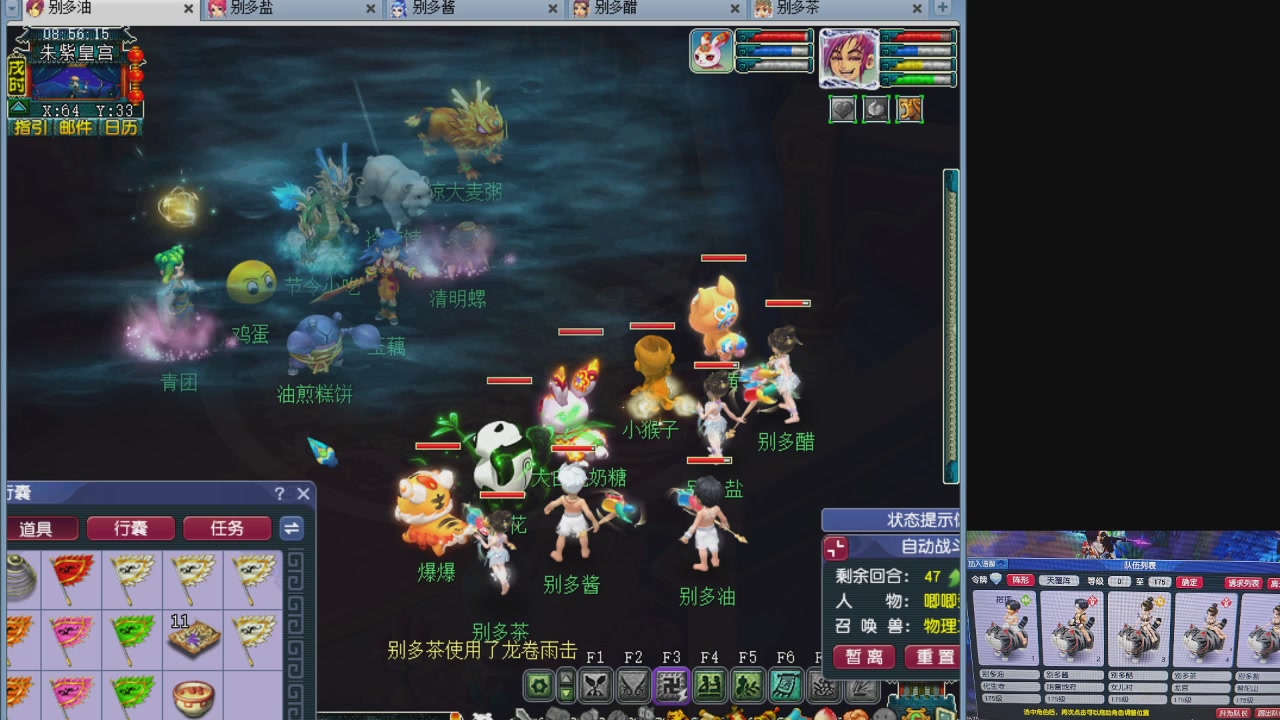Click the 确定 confirm button in the team list
Screen dimensions: 1280x720
(1188, 582)
